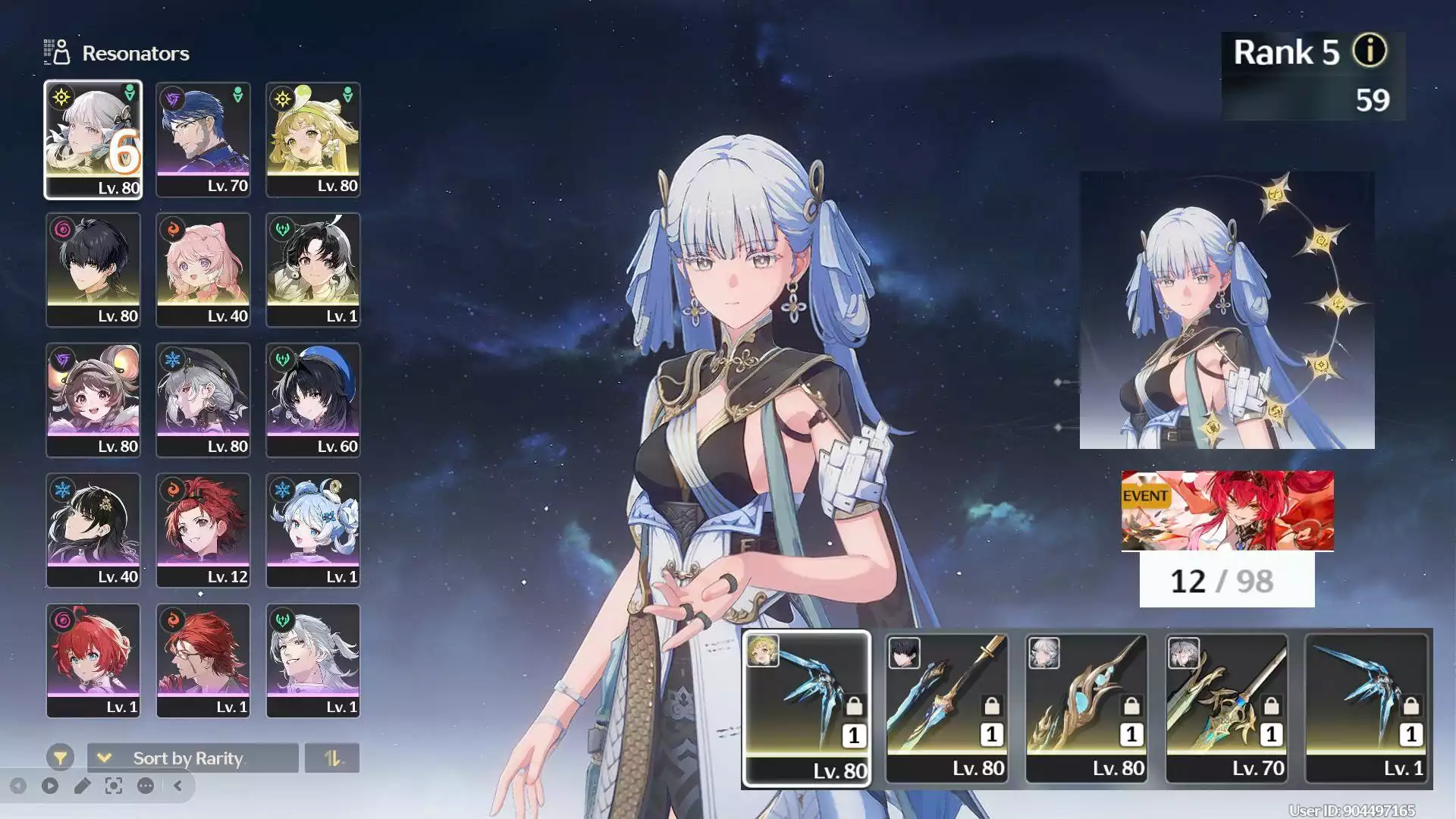This screenshot has height=819, width=1456.
Task: Choose the Lv. 1 blue gauntlet weapon
Action: point(1367,708)
